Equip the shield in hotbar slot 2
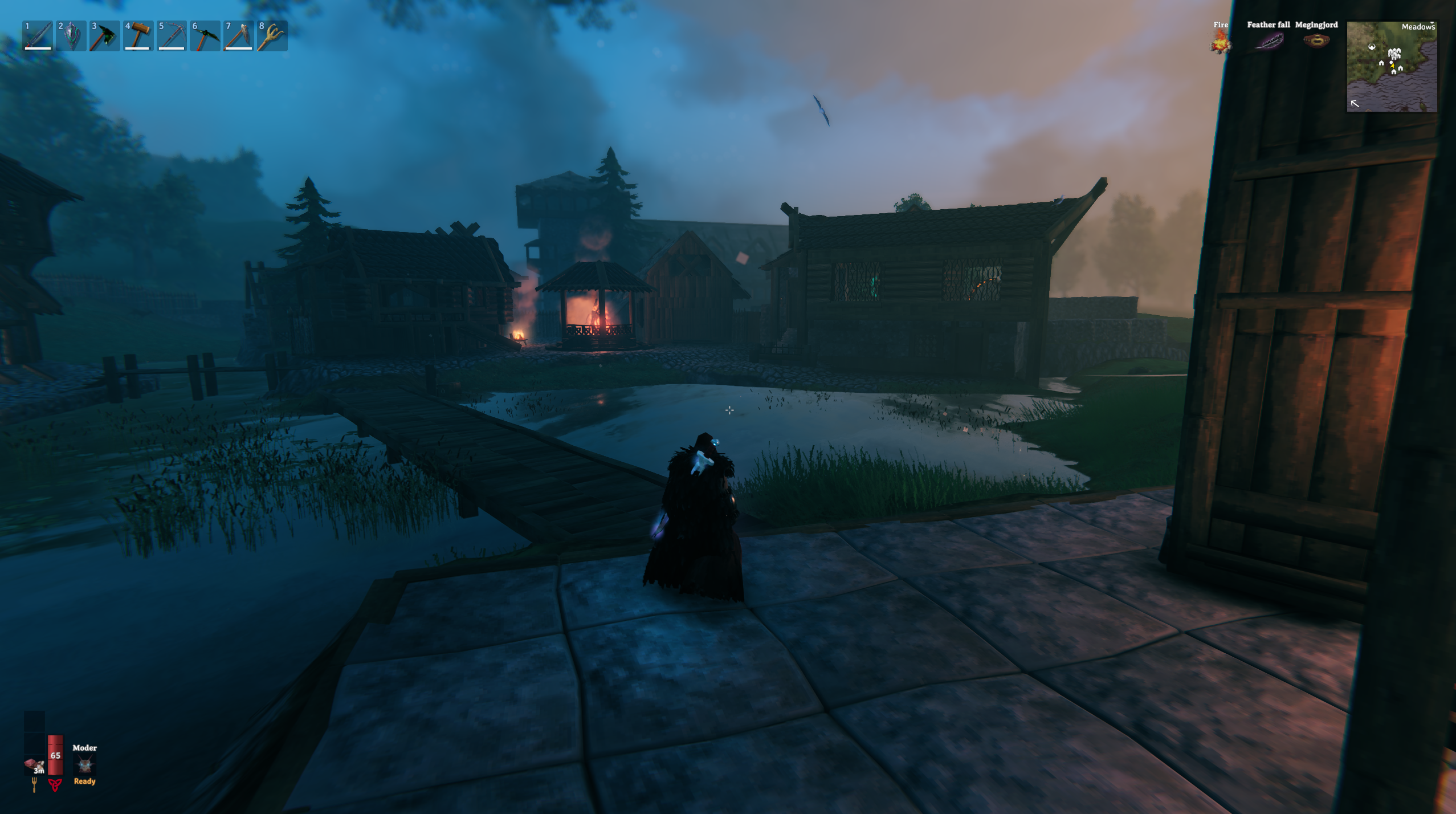This screenshot has height=814, width=1456. pyautogui.click(x=71, y=36)
